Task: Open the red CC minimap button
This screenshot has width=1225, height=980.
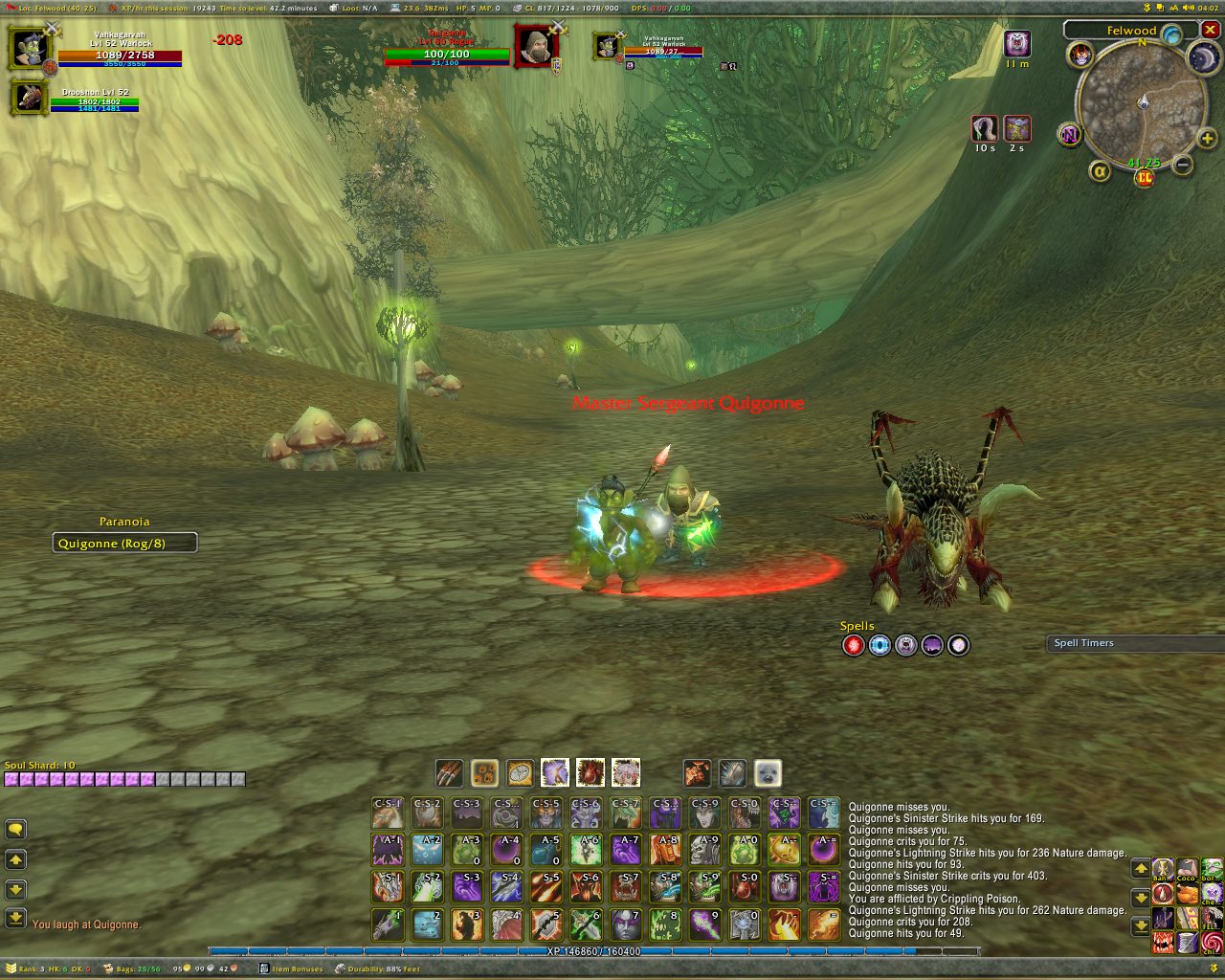Action: pyautogui.click(x=1144, y=178)
